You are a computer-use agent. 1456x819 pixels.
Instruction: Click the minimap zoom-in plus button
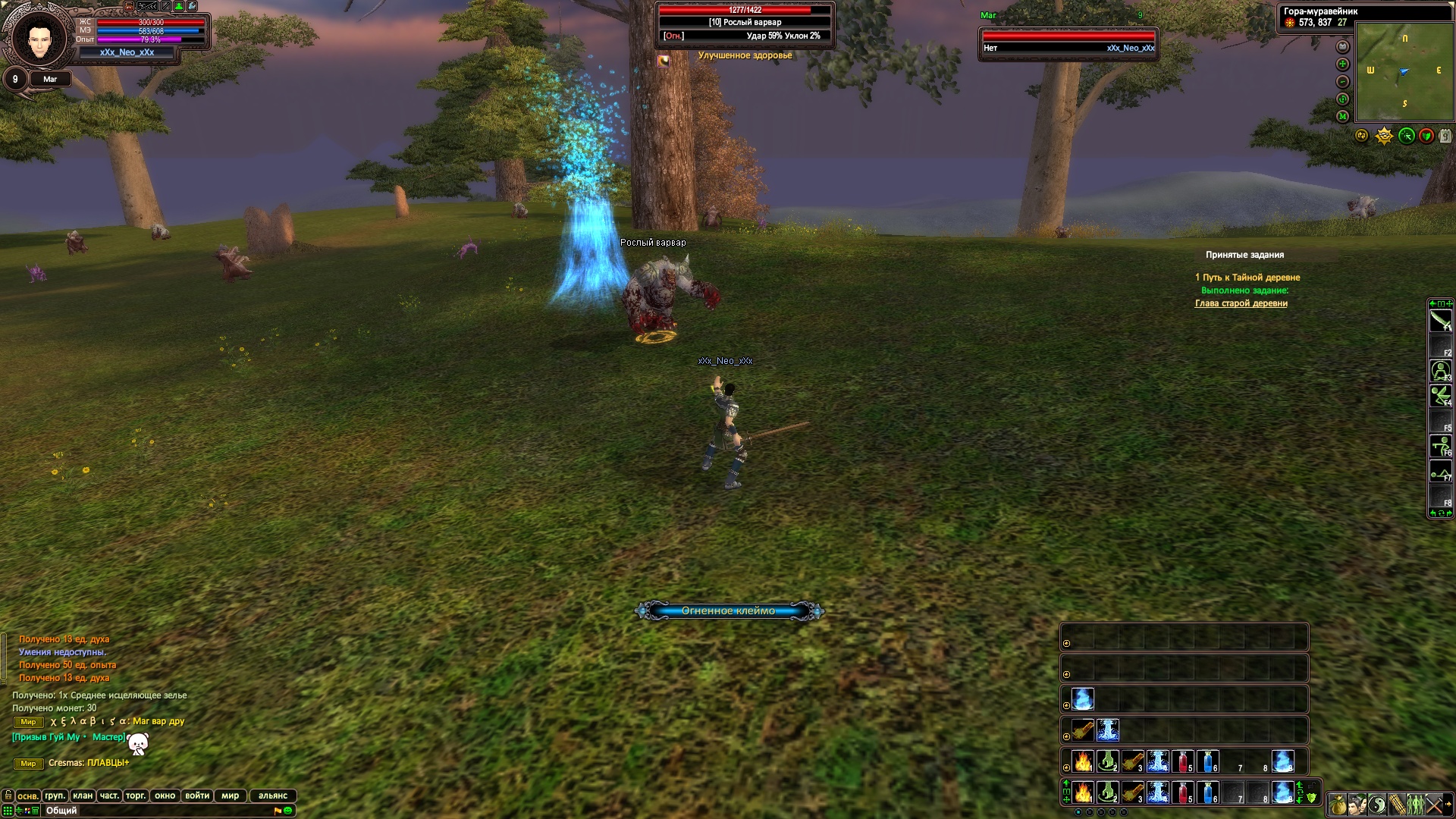point(1342,64)
